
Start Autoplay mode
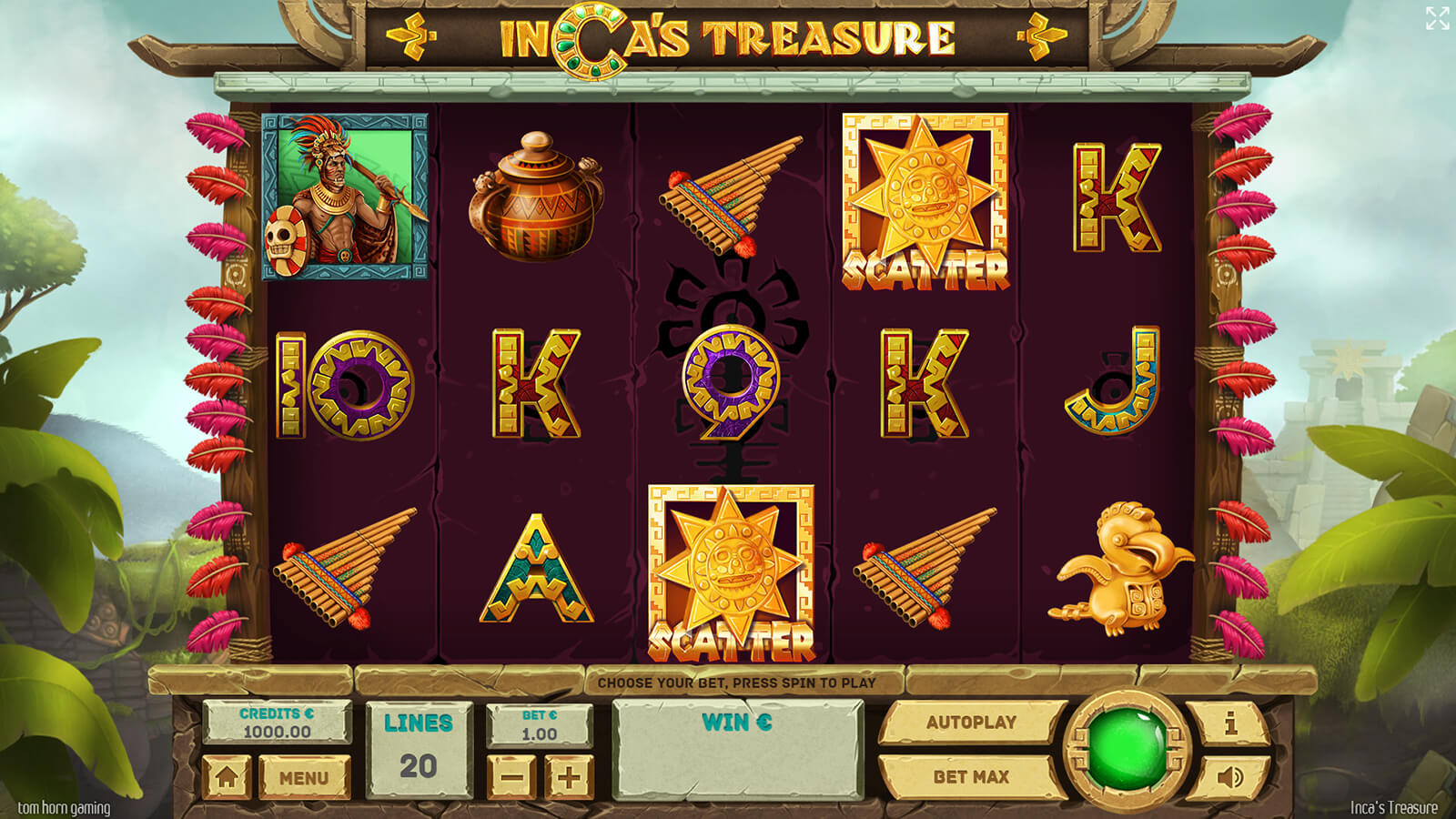point(971,723)
